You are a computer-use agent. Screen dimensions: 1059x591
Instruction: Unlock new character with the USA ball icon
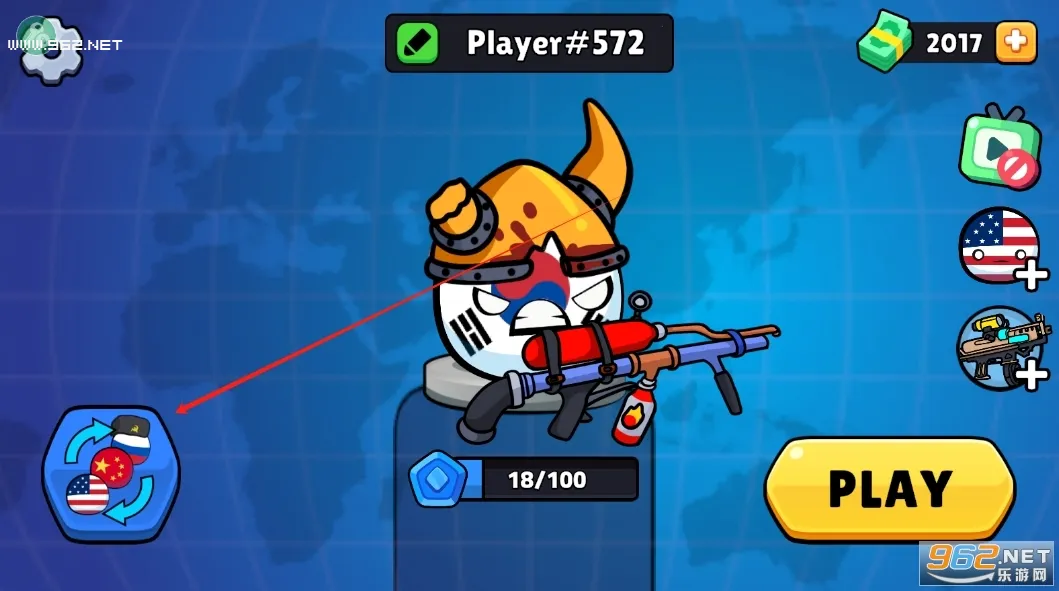[1000, 246]
